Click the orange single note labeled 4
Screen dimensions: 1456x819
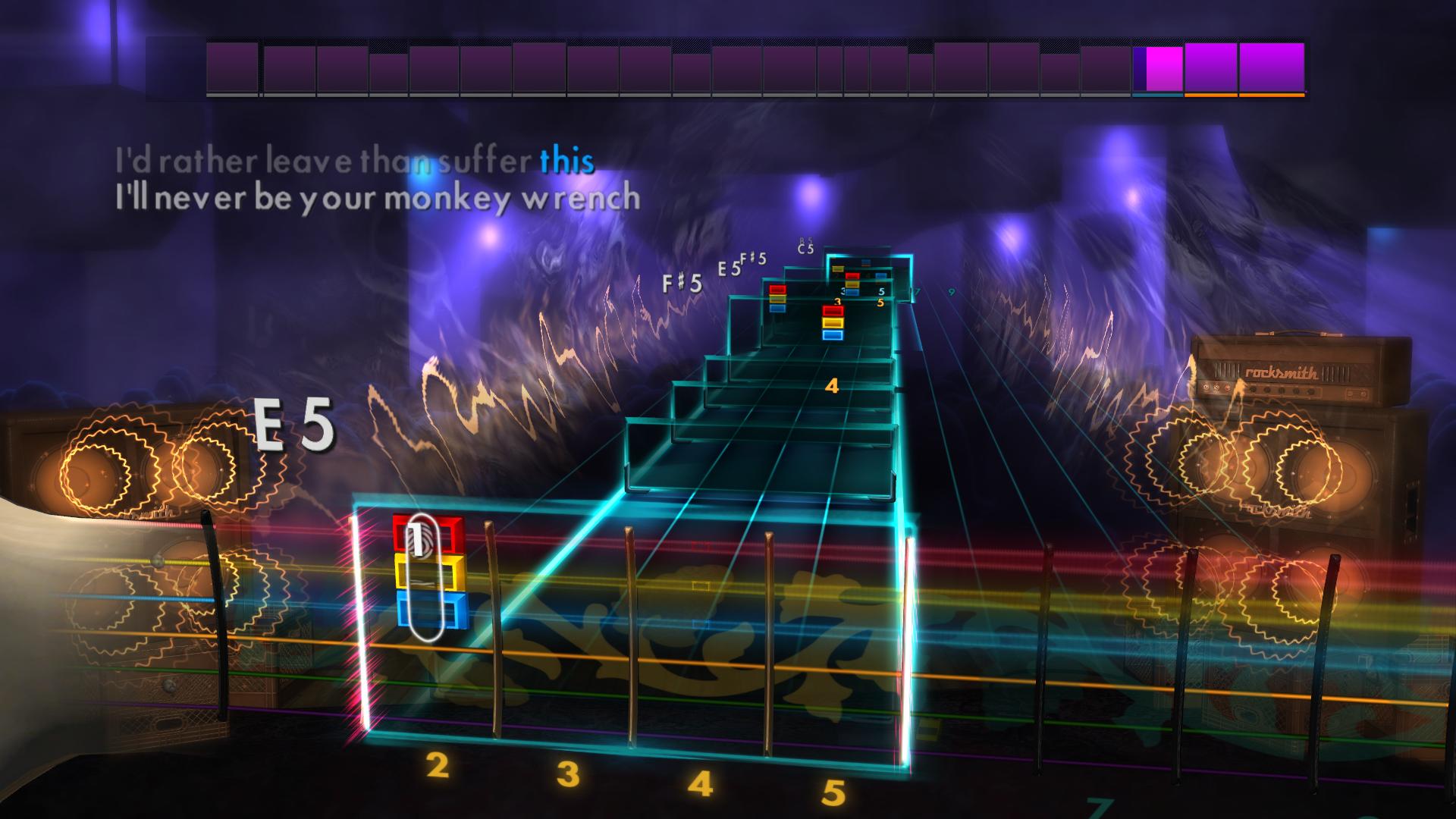[x=833, y=384]
